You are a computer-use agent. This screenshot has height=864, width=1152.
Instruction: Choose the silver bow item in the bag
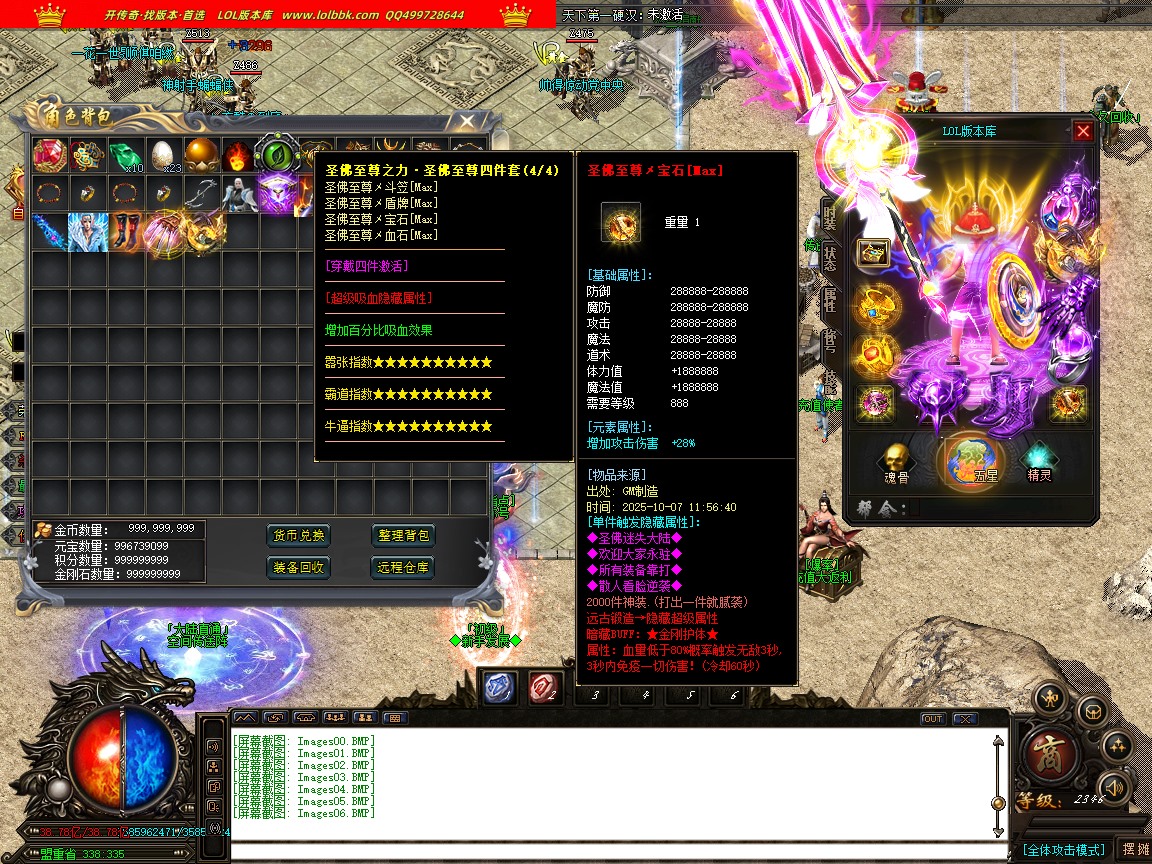pyautogui.click(x=200, y=193)
